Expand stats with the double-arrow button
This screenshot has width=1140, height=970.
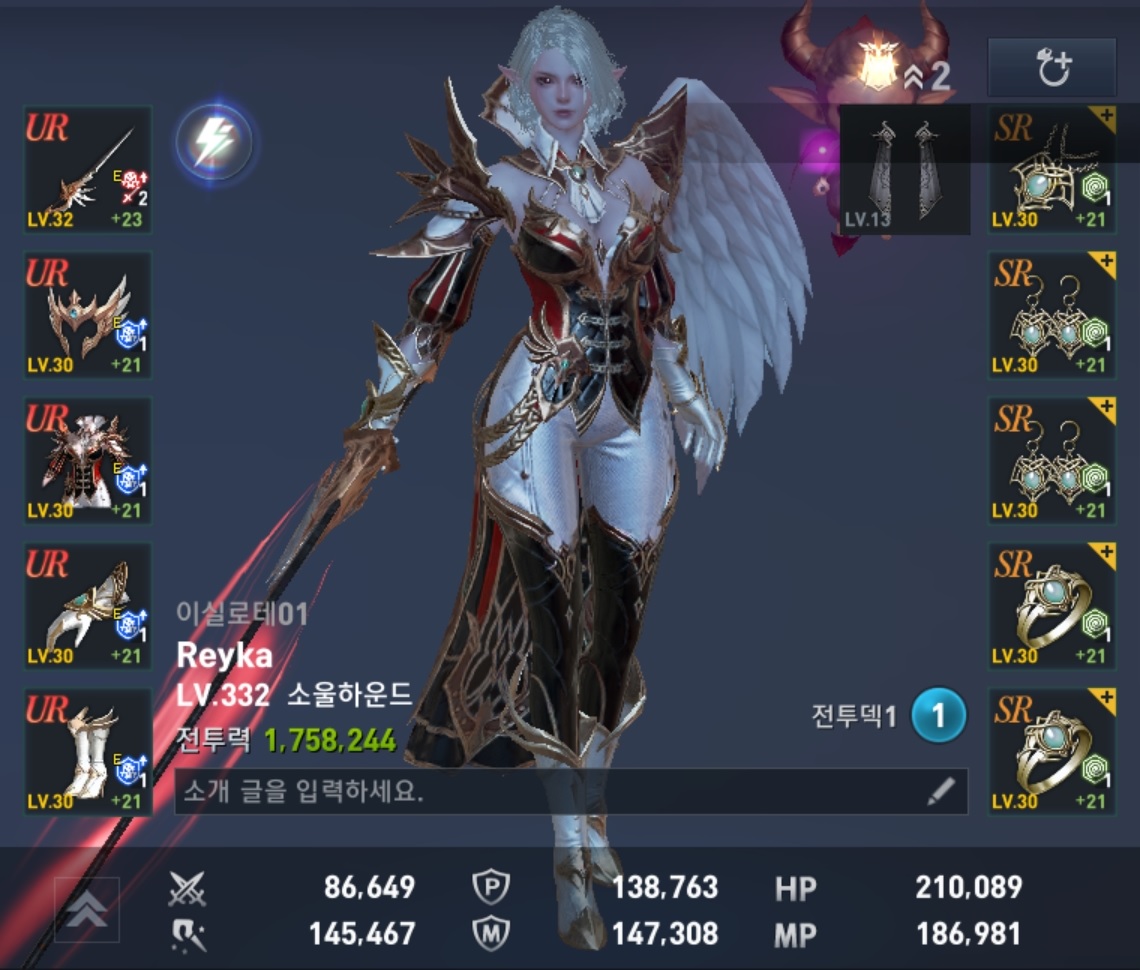click(x=86, y=909)
